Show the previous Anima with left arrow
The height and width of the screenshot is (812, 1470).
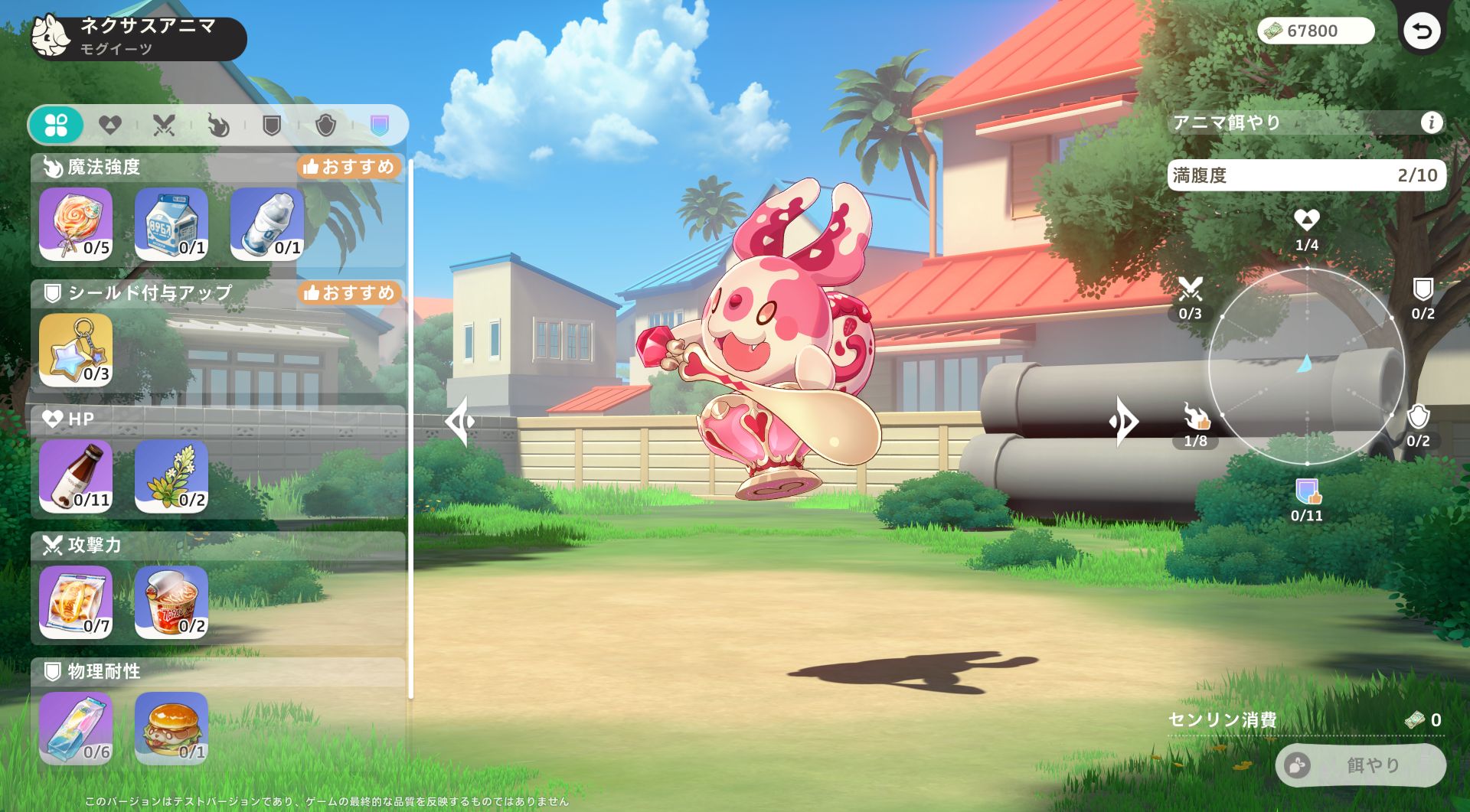460,421
